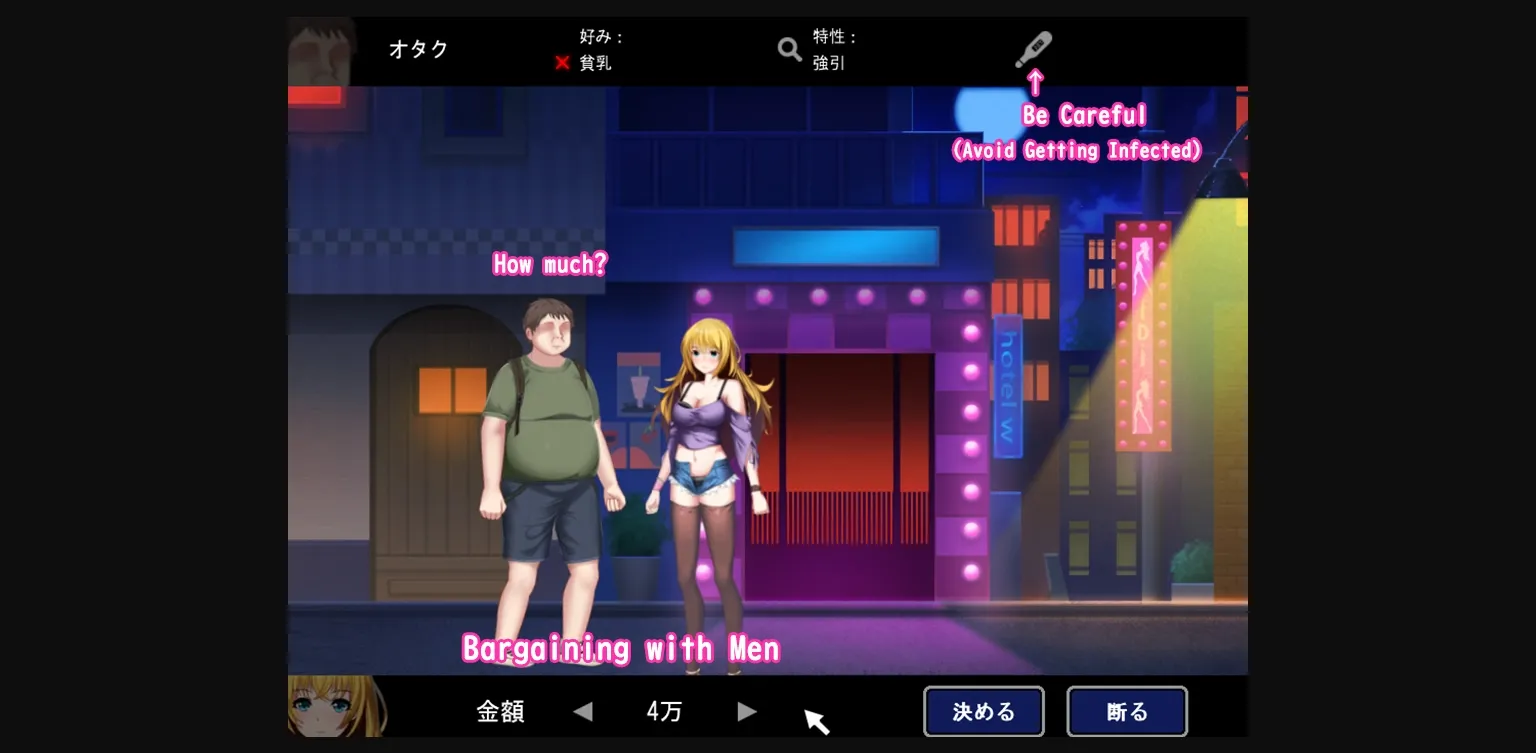Screen dimensions: 1536x753
Task: Click the 4万 price amount display
Action: point(663,710)
